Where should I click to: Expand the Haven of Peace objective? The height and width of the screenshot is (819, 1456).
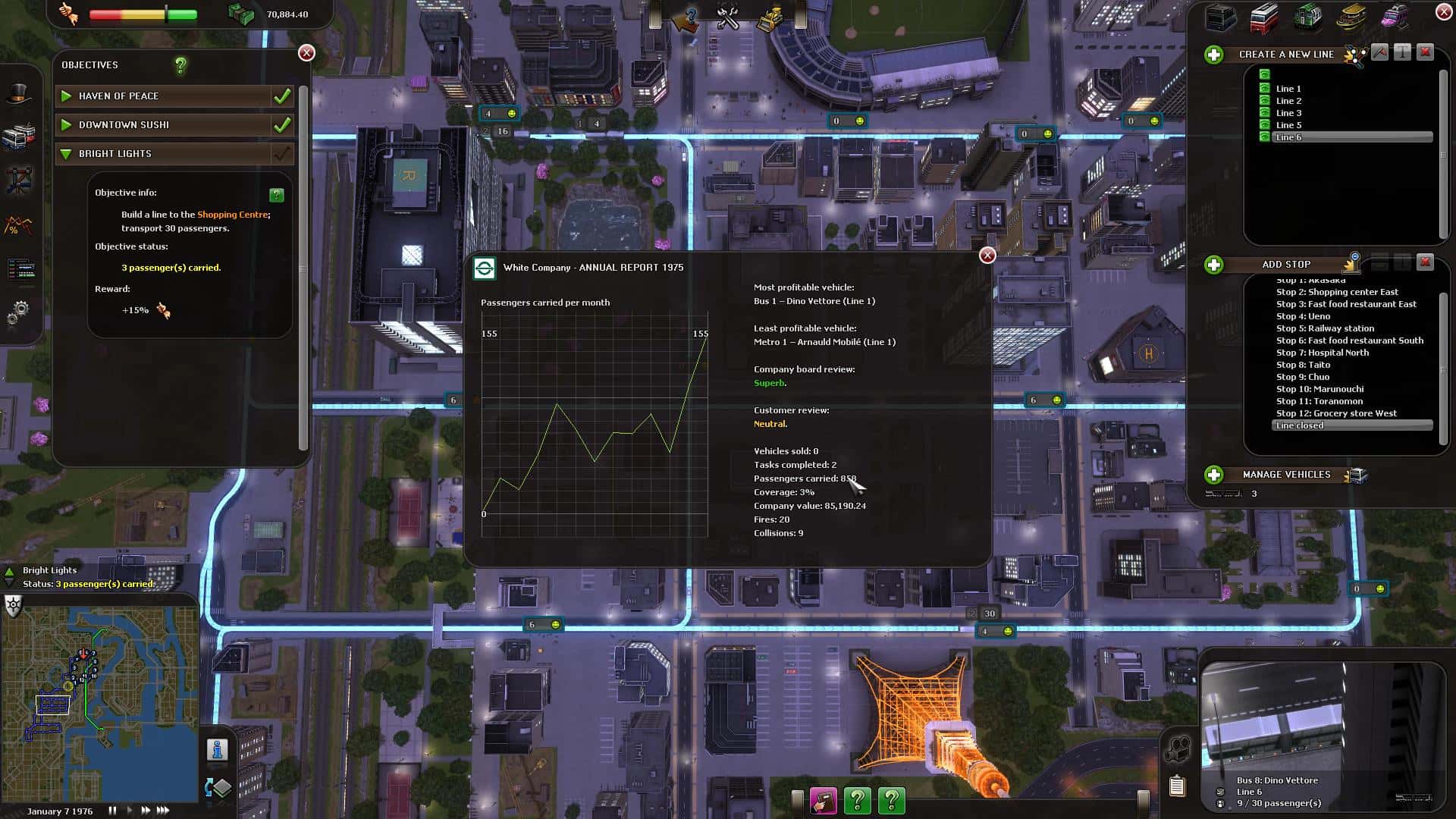pos(67,96)
